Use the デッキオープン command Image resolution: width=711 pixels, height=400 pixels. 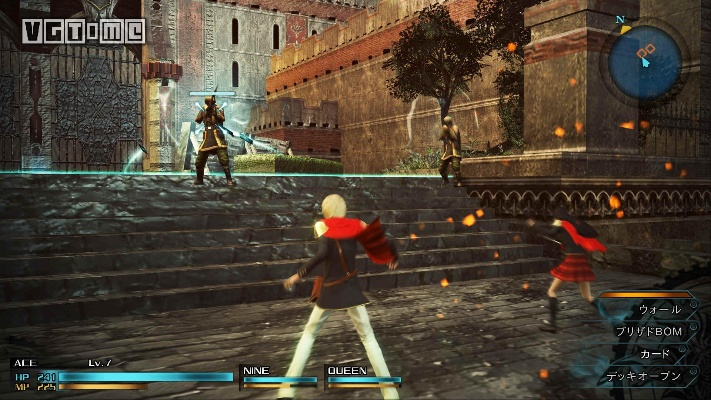[x=646, y=377]
